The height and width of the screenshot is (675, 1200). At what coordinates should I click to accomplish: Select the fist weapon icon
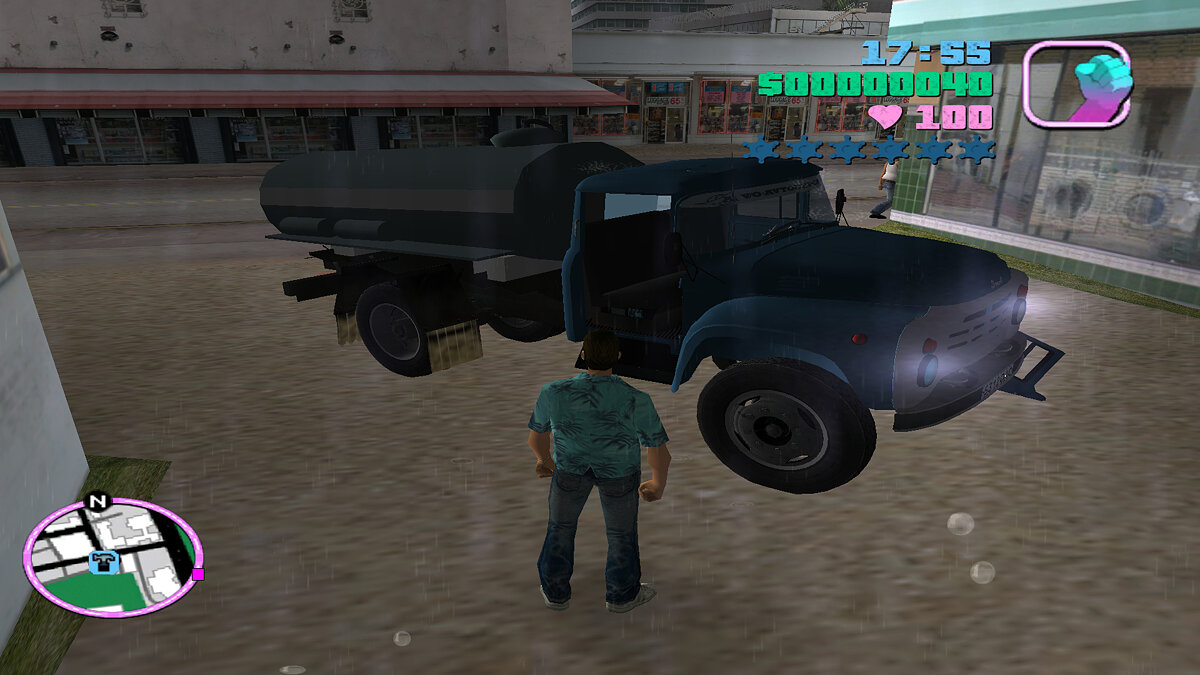1077,84
